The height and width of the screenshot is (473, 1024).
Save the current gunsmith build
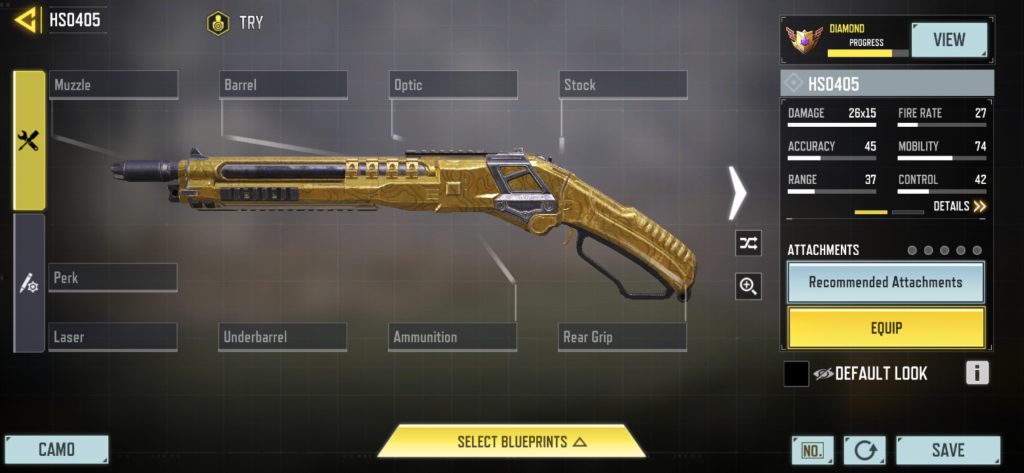click(947, 450)
